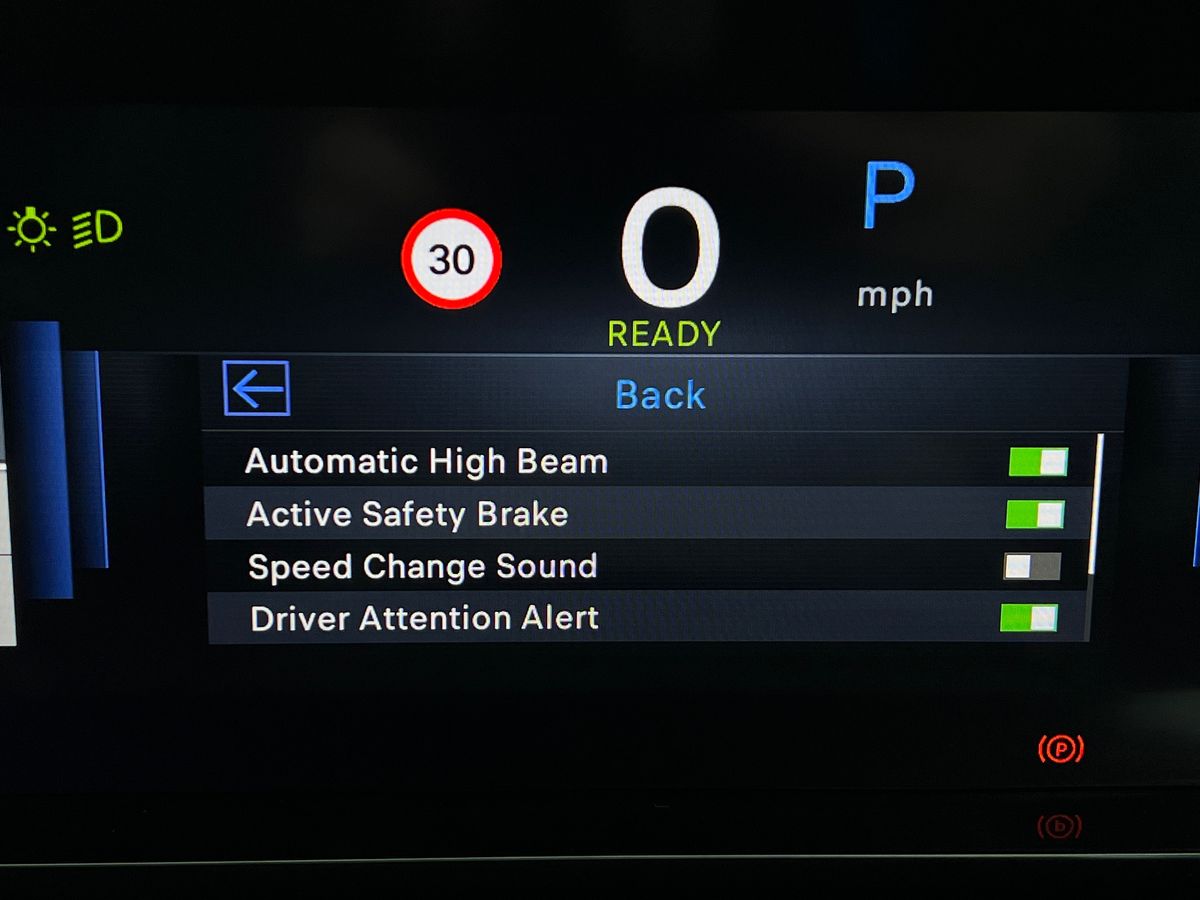Open the Driver Attention Alert entry
The width and height of the screenshot is (1200, 900).
(x=424, y=619)
